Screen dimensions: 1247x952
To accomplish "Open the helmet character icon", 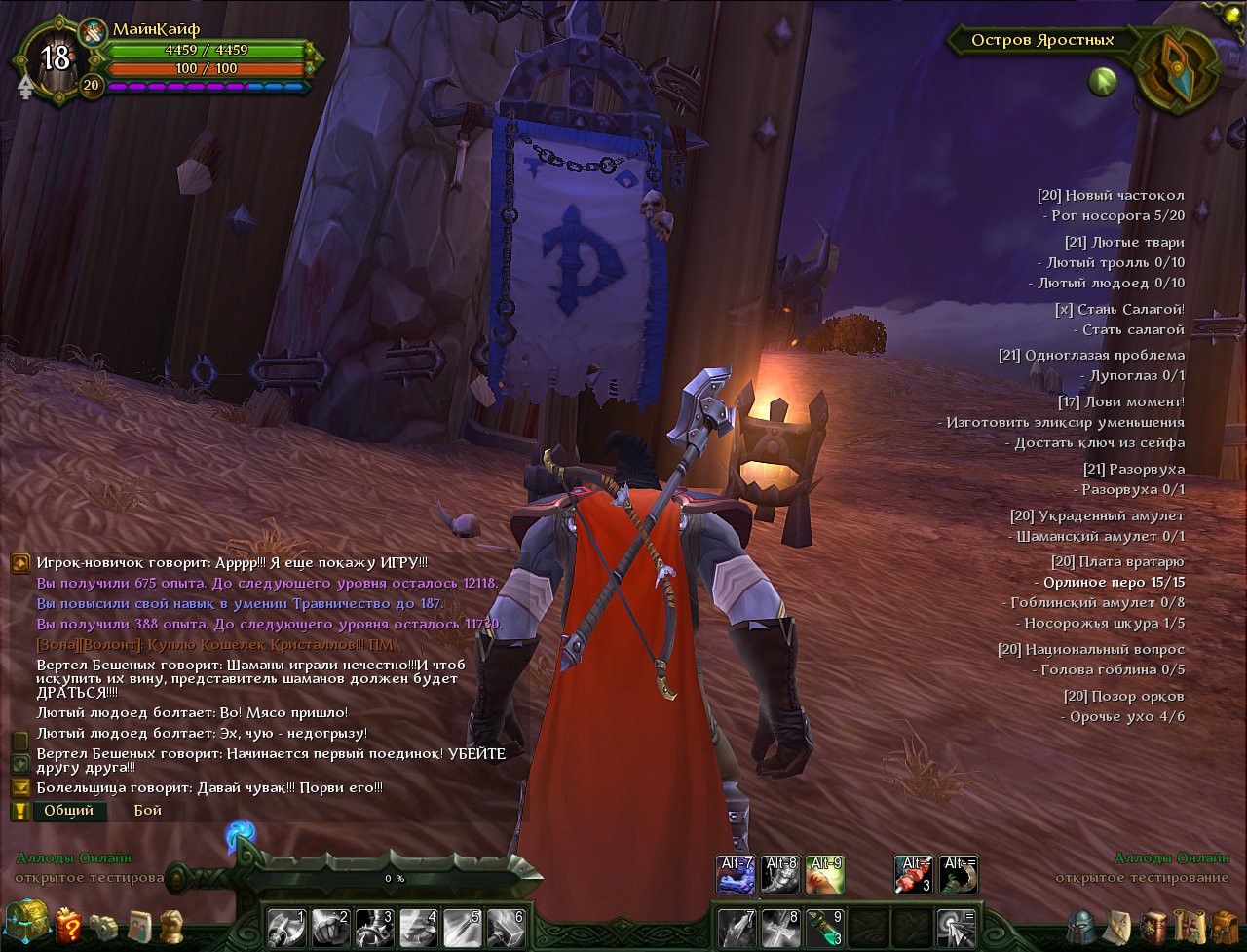I will (1082, 926).
